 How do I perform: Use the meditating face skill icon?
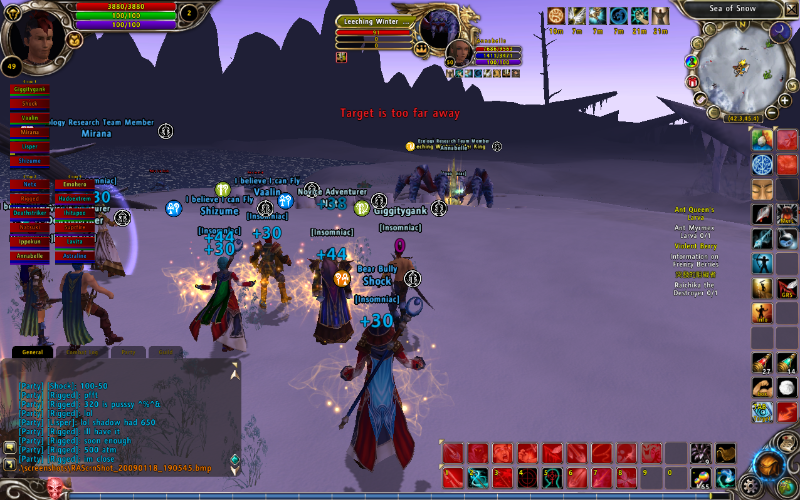(763, 188)
